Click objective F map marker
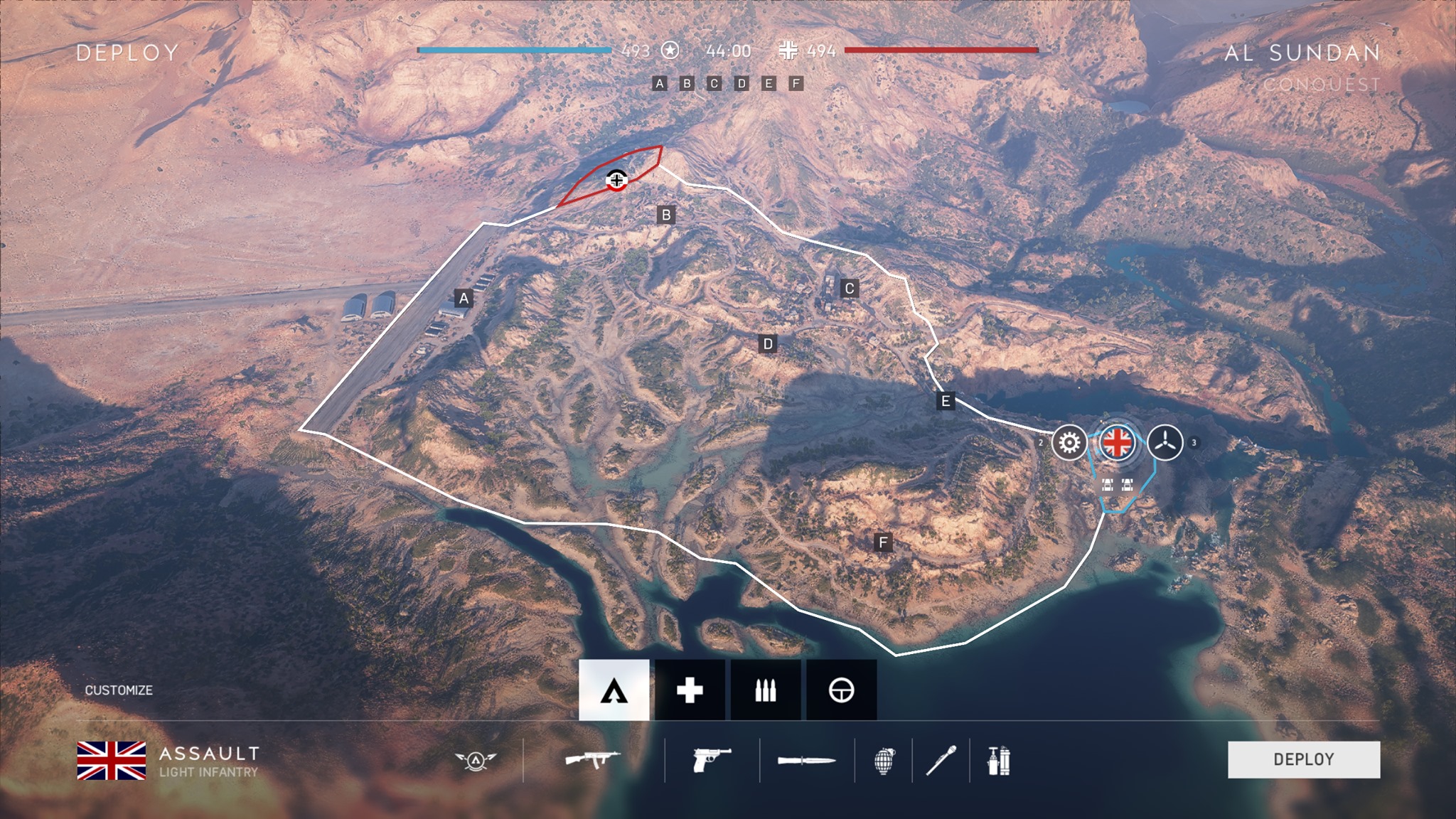The height and width of the screenshot is (819, 1456). click(x=883, y=543)
